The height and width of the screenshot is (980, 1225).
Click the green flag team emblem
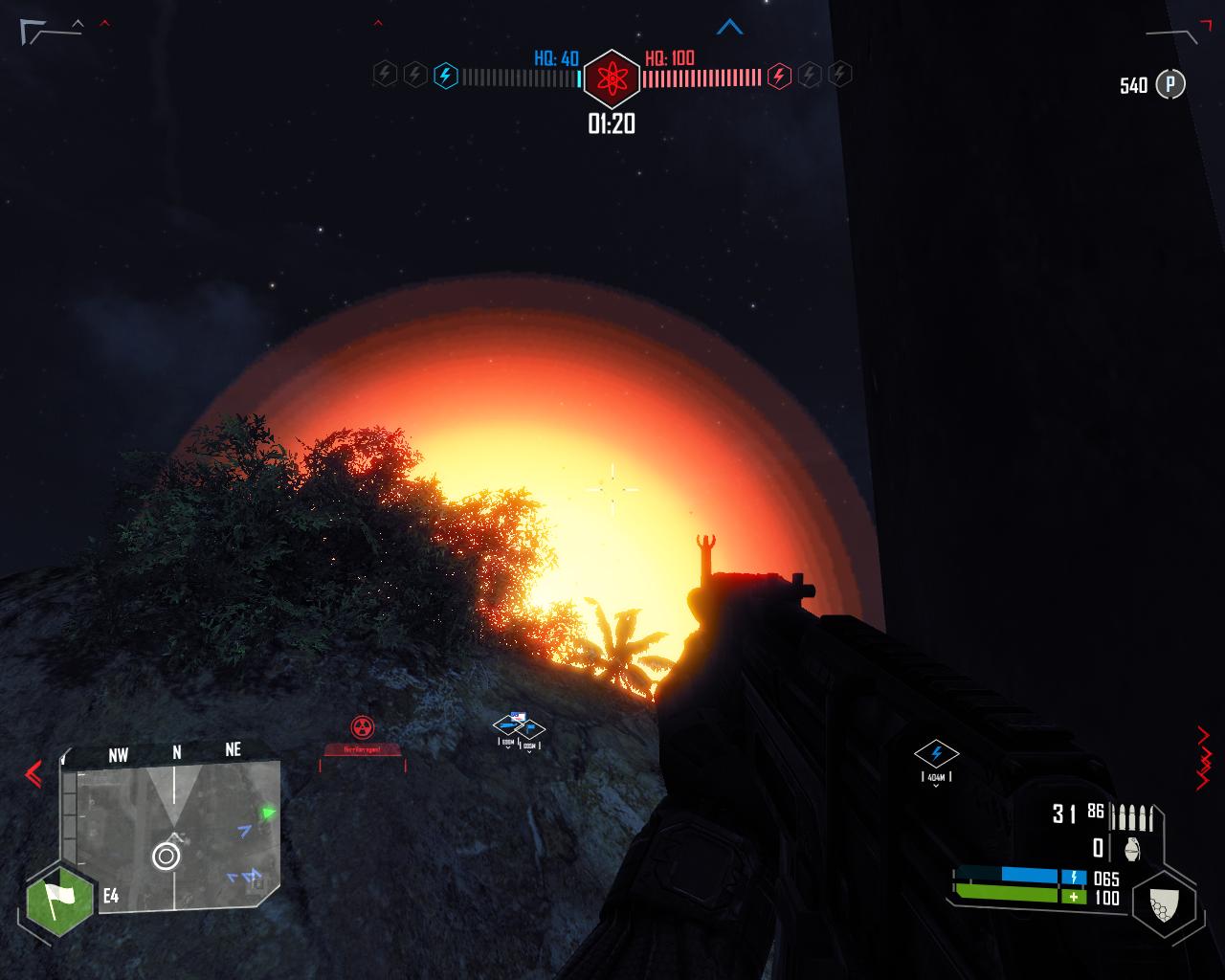coord(58,900)
